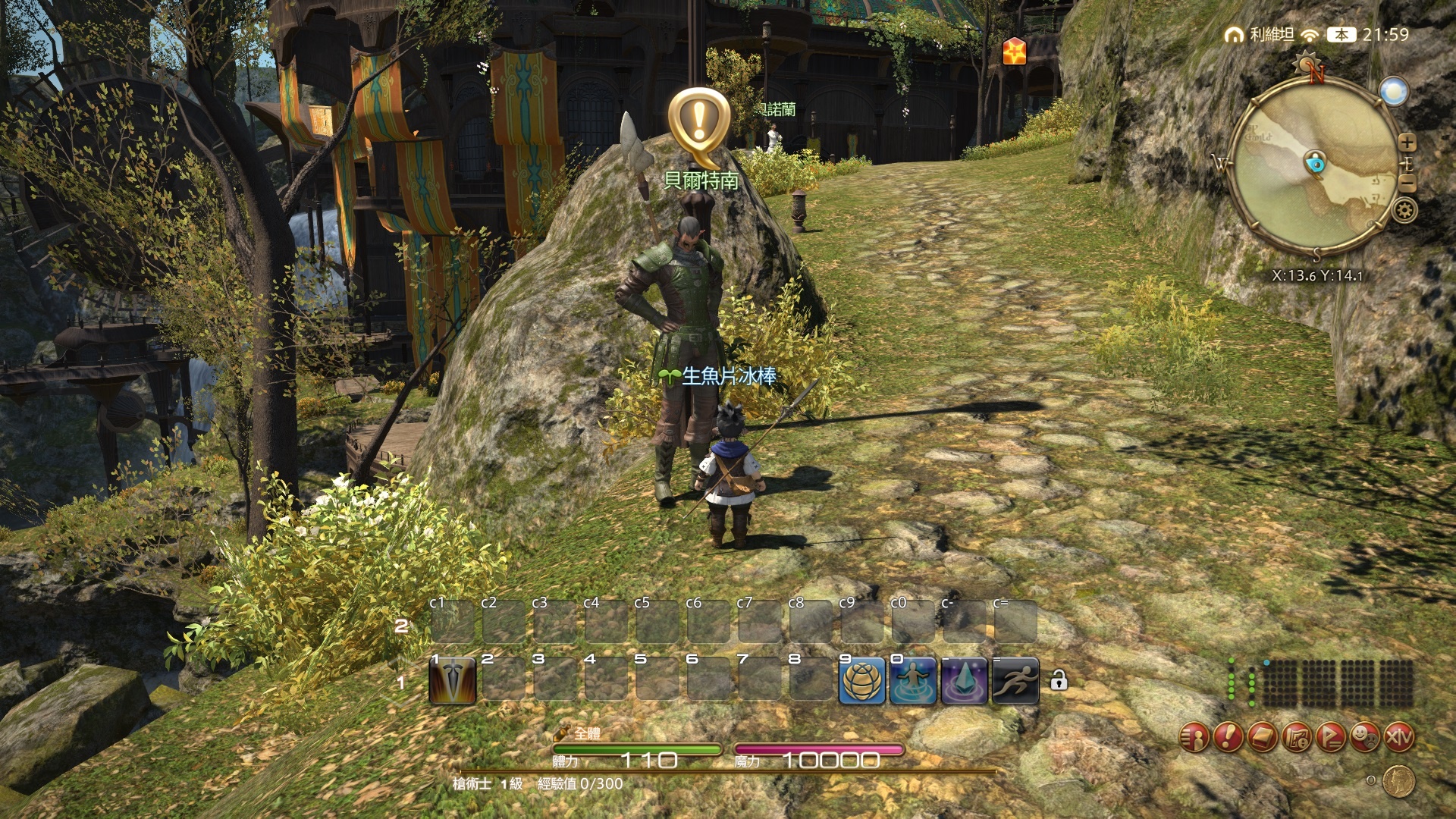Viewport: 1456px width, 819px height.
Task: Activate the True Thrust spear ability
Action: click(x=453, y=681)
